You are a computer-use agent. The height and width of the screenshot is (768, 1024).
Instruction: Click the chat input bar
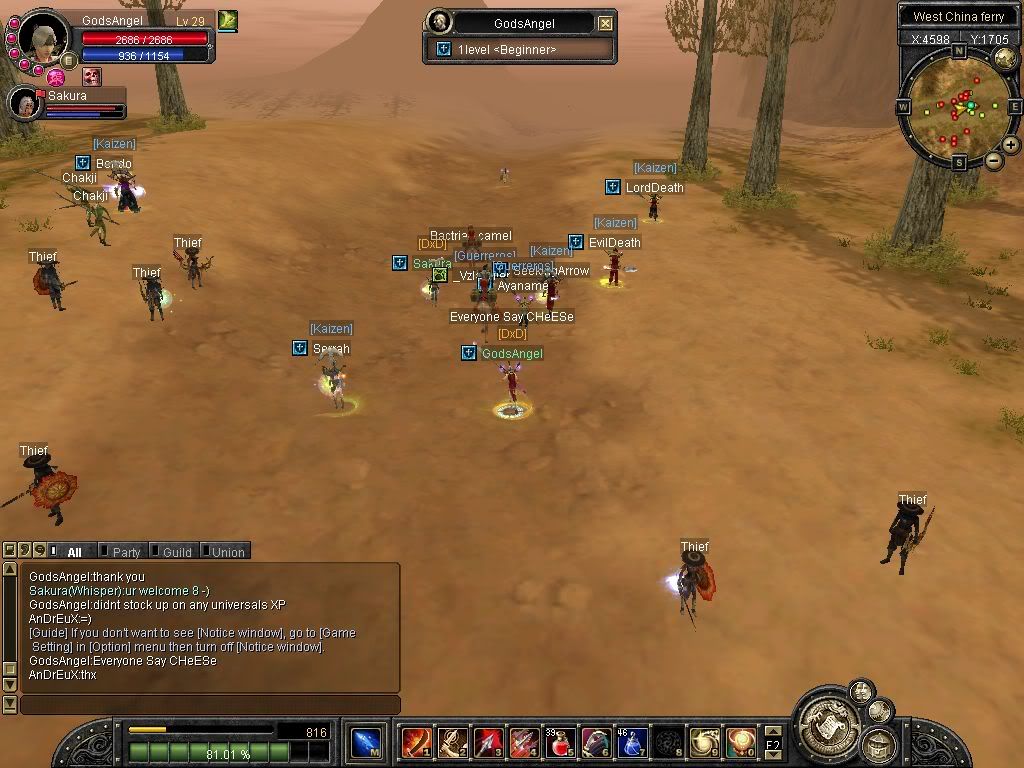pos(210,705)
